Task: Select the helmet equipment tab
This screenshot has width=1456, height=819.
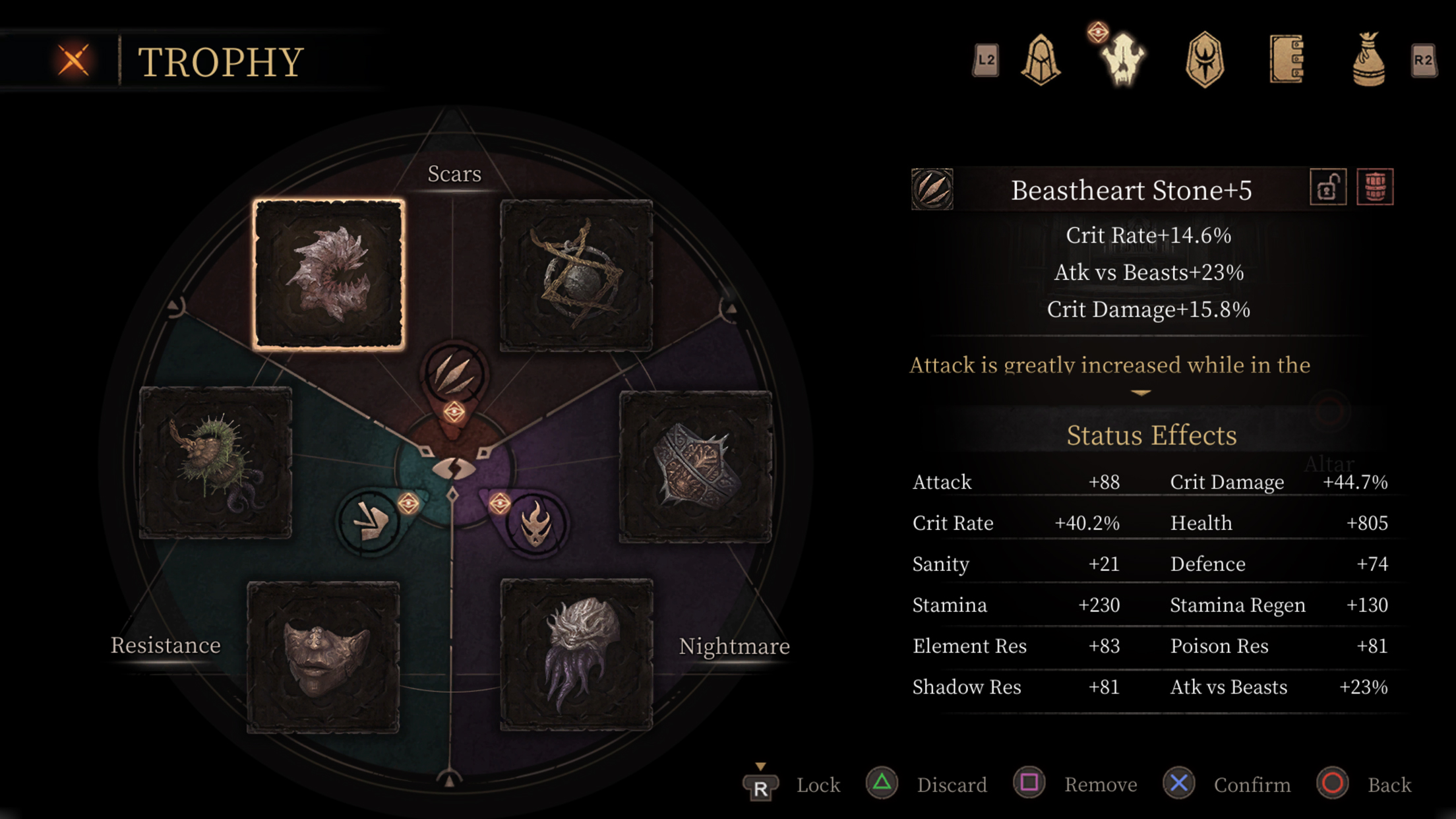Action: [x=1041, y=60]
